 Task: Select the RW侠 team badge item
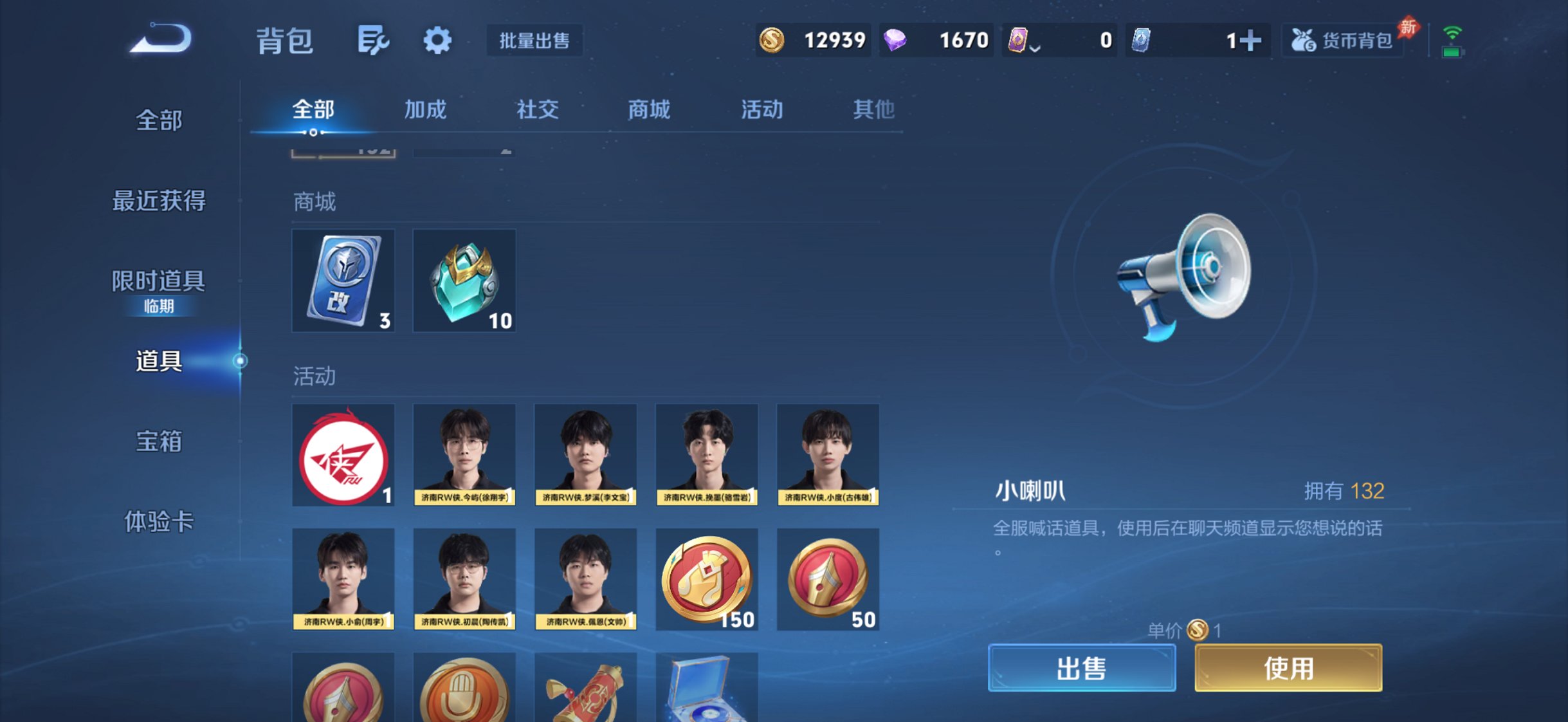[343, 454]
